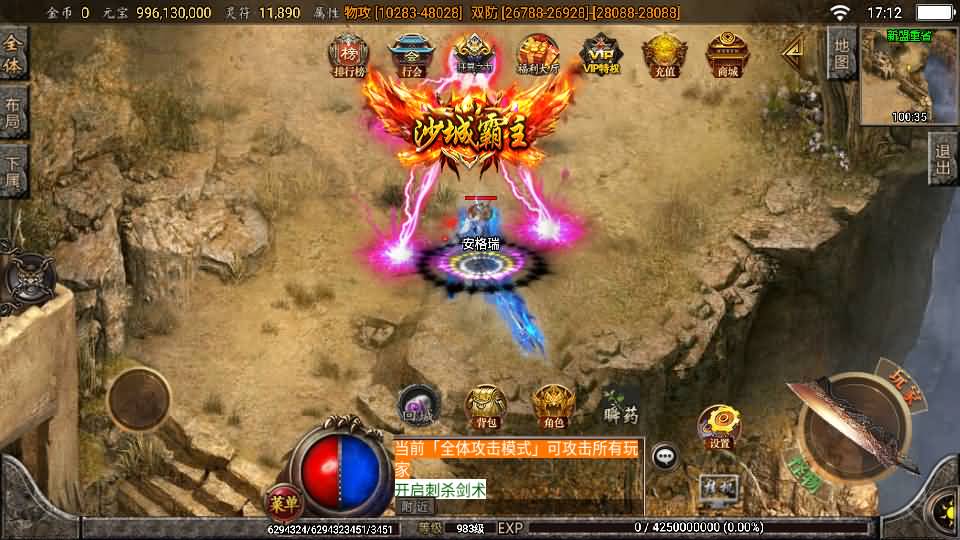960x540 pixels.
Task: Tap the 菜单 menu button
Action: [x=284, y=502]
